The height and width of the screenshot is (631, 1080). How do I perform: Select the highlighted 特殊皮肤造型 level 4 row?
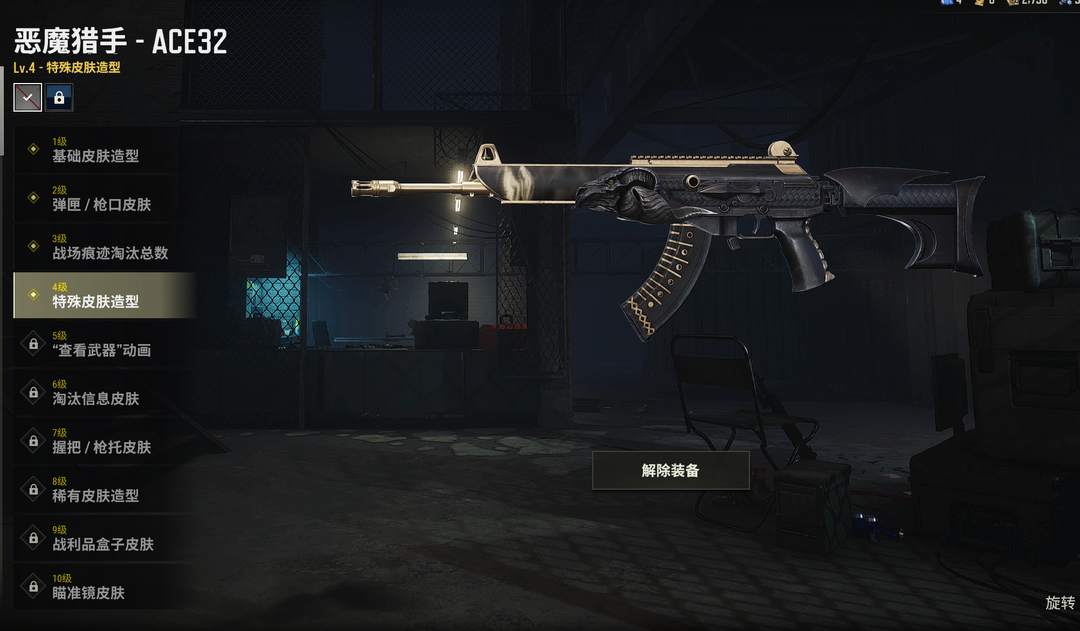(x=98, y=295)
